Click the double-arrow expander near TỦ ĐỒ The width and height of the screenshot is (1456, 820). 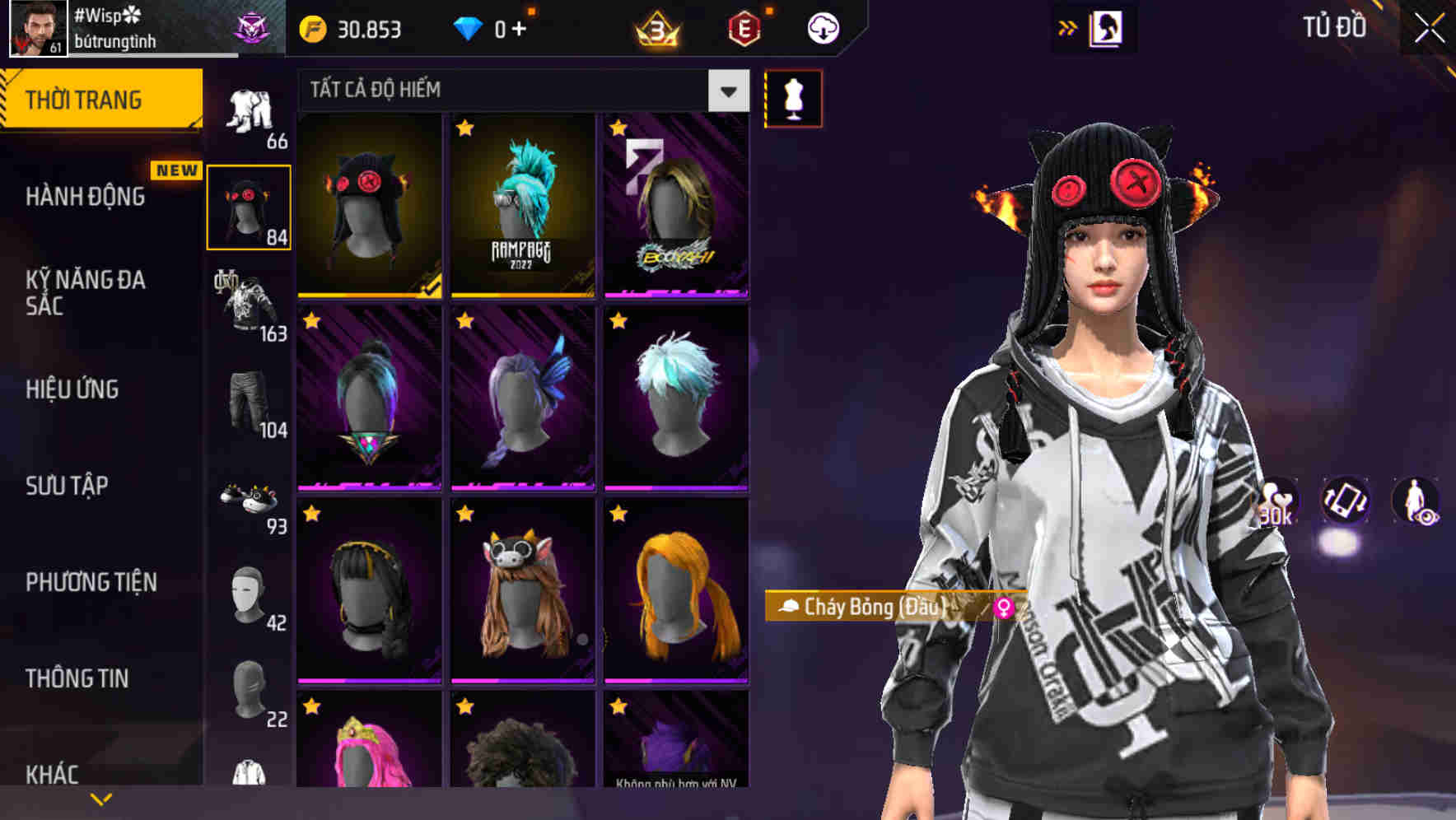tap(1068, 27)
